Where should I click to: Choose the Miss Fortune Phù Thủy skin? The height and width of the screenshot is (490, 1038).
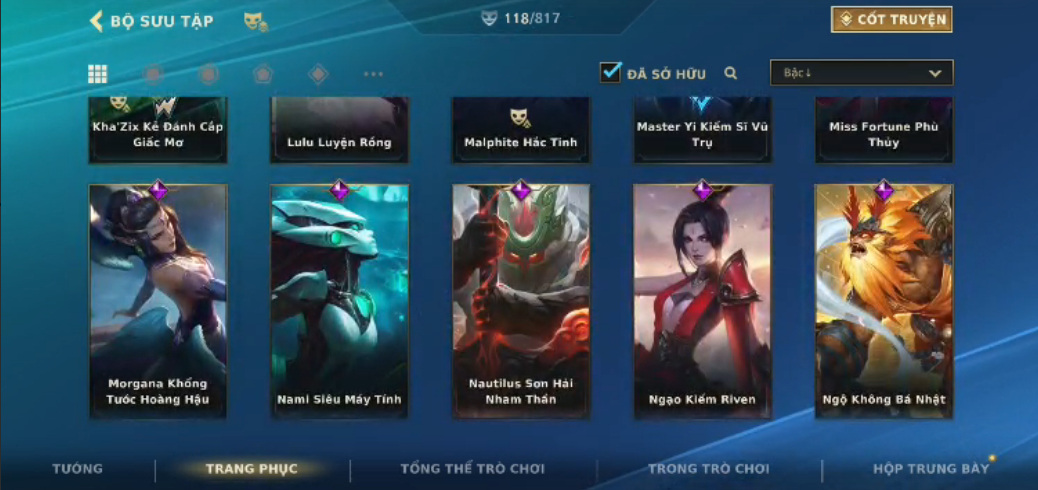[884, 131]
